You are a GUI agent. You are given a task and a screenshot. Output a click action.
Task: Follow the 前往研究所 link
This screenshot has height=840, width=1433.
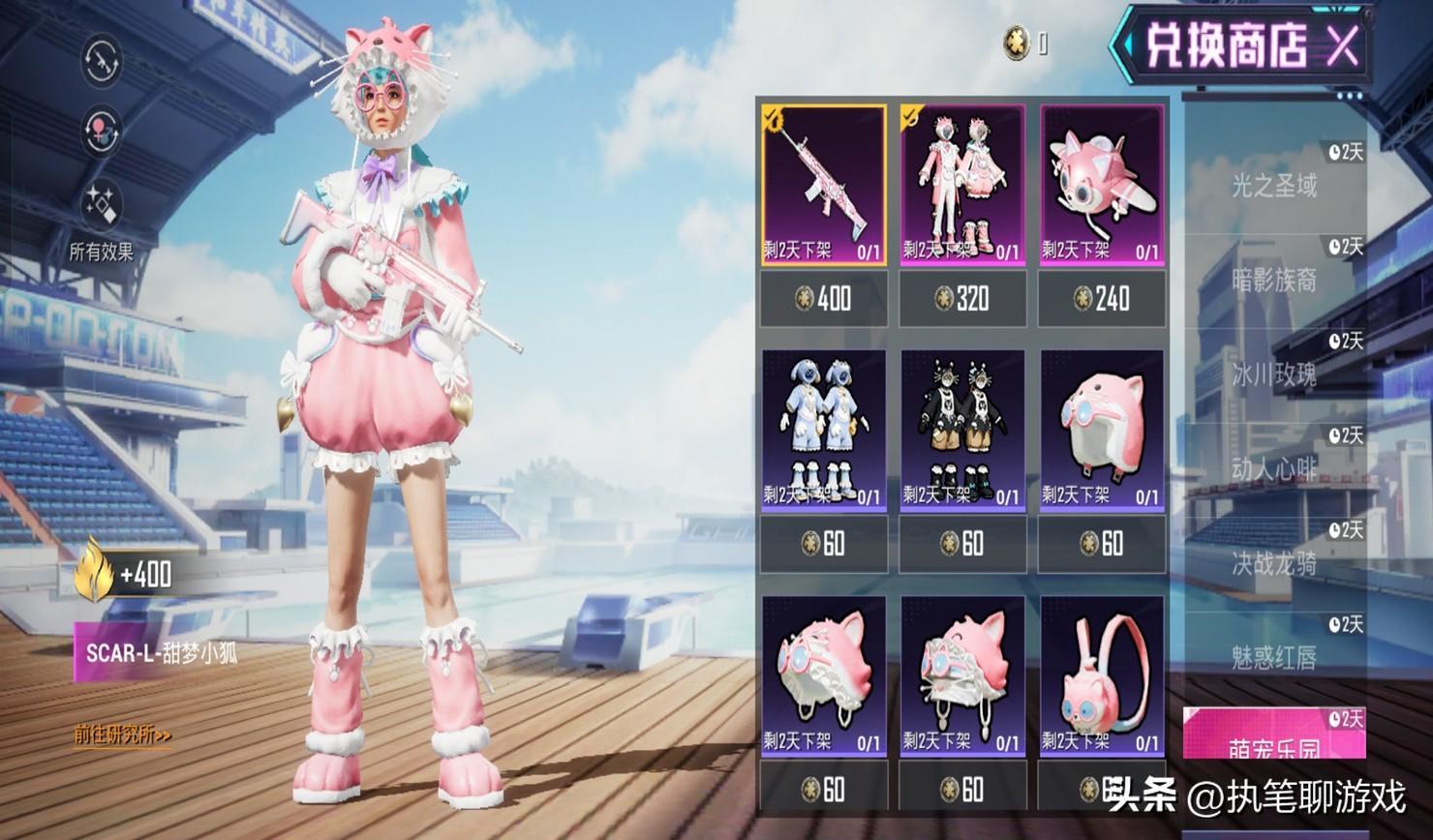(x=123, y=735)
